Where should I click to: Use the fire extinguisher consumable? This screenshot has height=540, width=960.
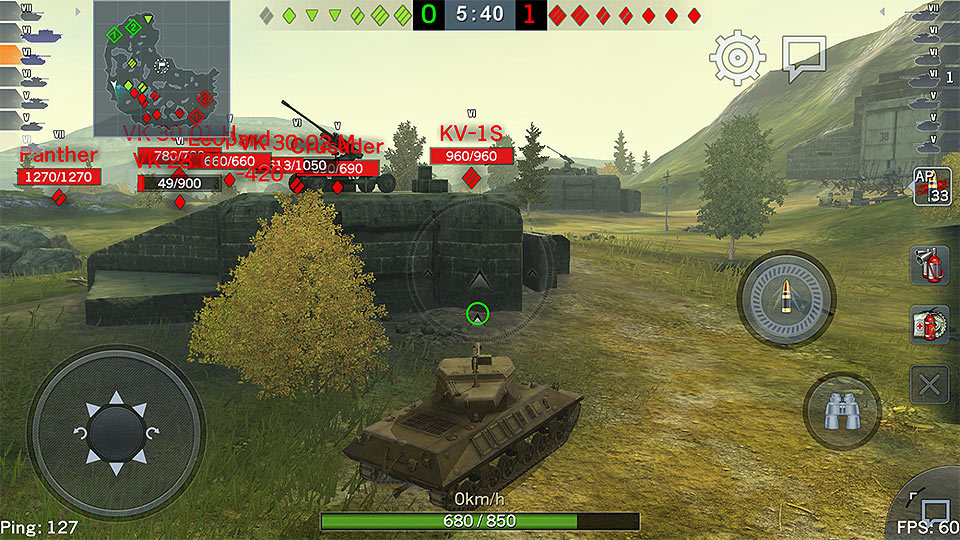(930, 266)
